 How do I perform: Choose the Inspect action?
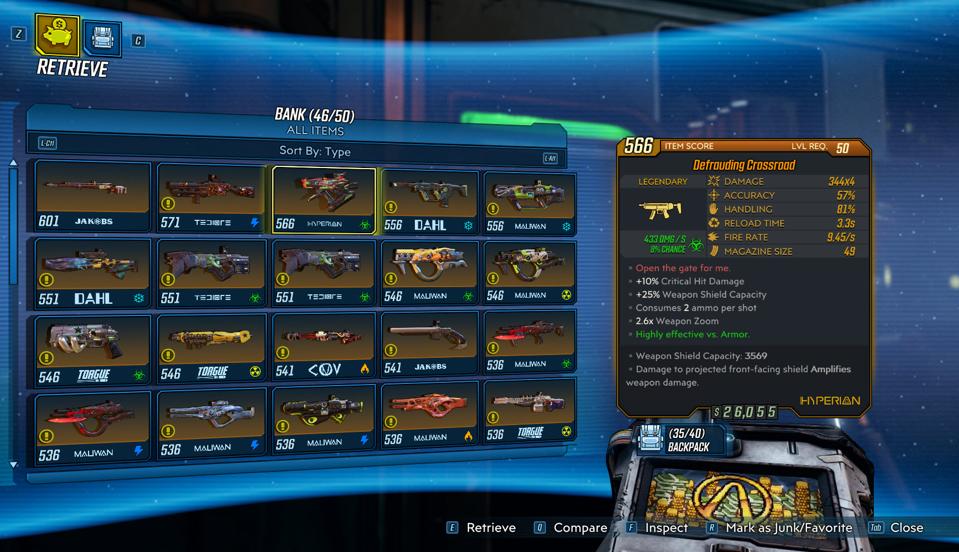point(657,528)
